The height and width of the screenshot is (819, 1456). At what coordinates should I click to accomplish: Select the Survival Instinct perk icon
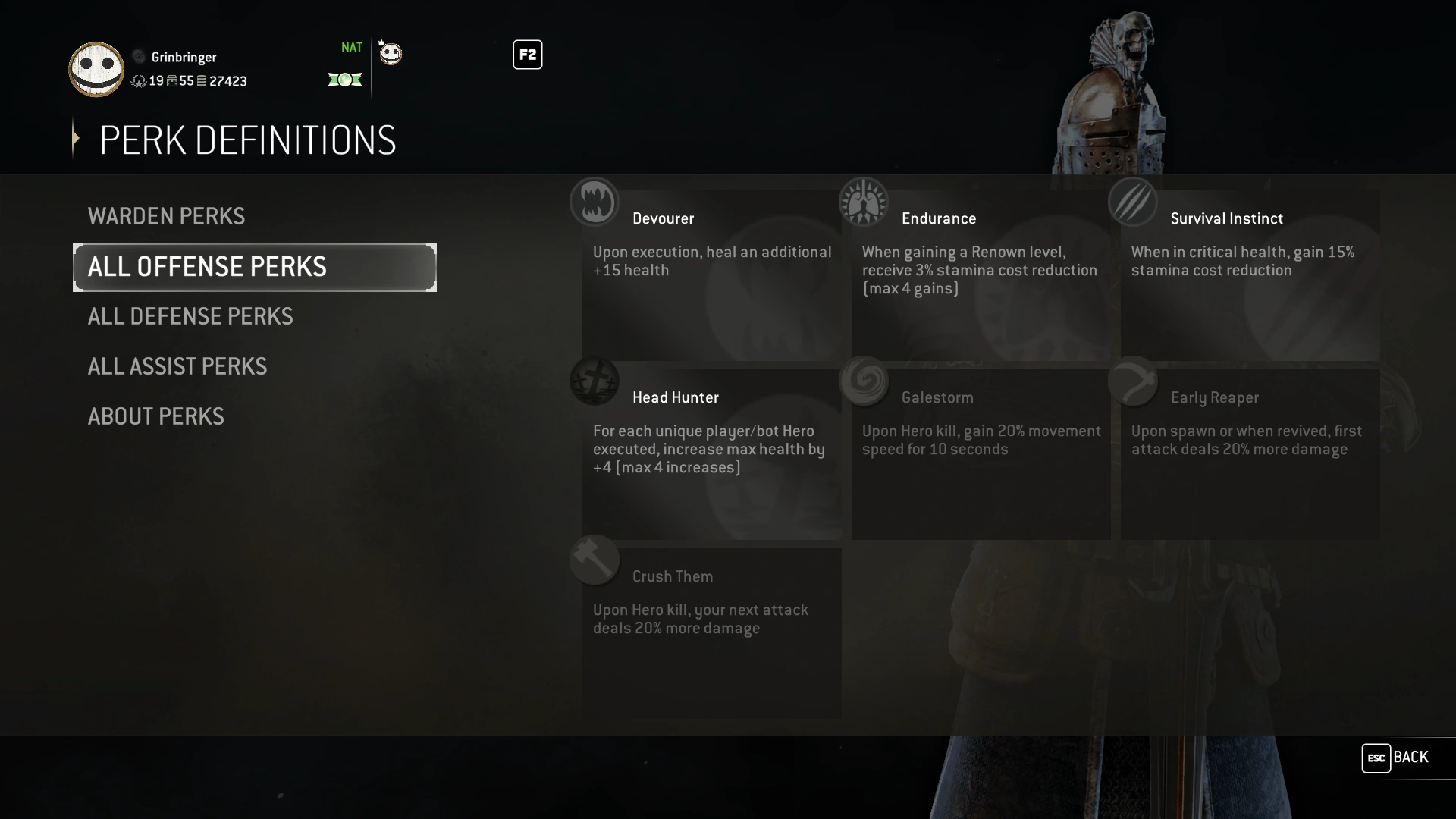click(x=1134, y=202)
